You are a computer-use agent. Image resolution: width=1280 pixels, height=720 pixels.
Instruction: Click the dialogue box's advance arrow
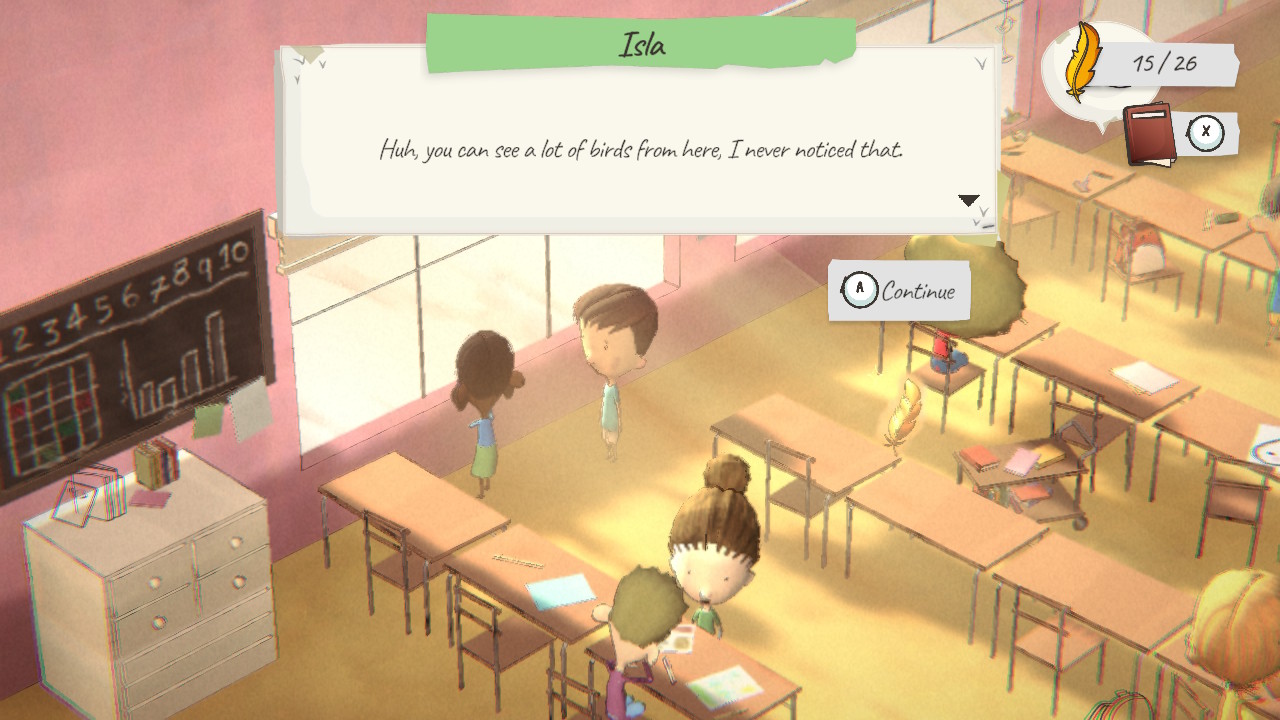(968, 201)
